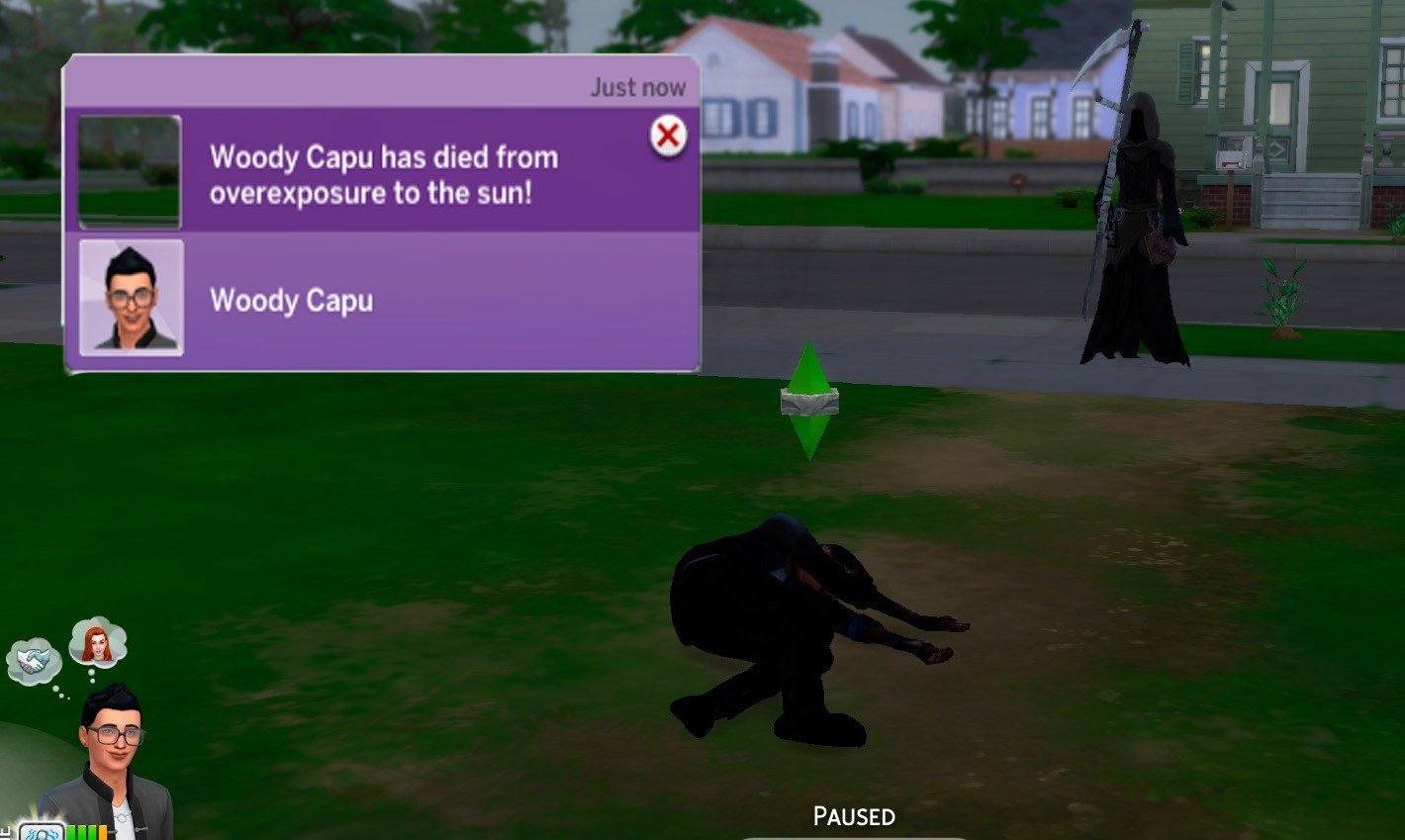Click the mood bar beside the Sim portrait
The height and width of the screenshot is (840, 1405).
click(x=86, y=833)
